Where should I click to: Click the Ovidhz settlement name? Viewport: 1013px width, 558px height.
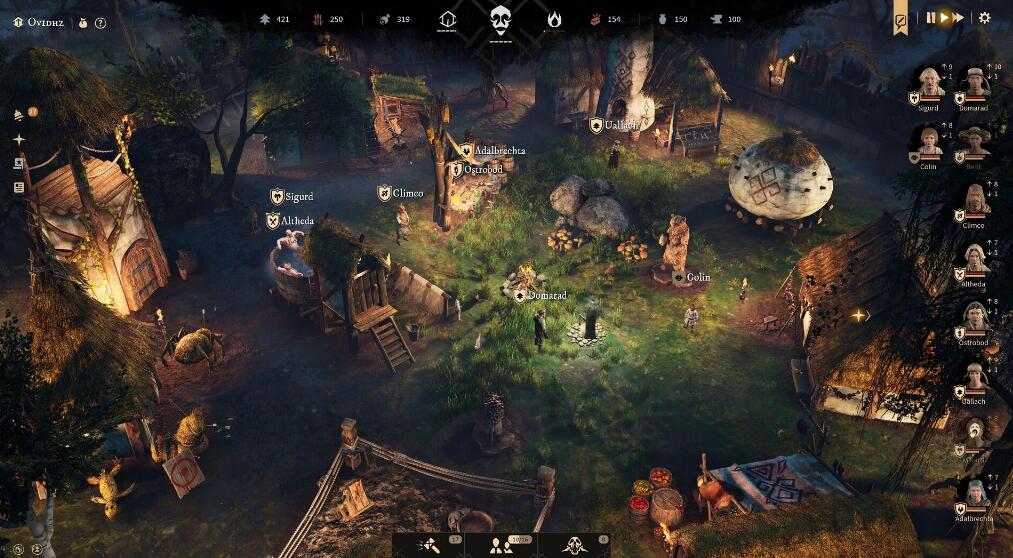click(x=46, y=22)
